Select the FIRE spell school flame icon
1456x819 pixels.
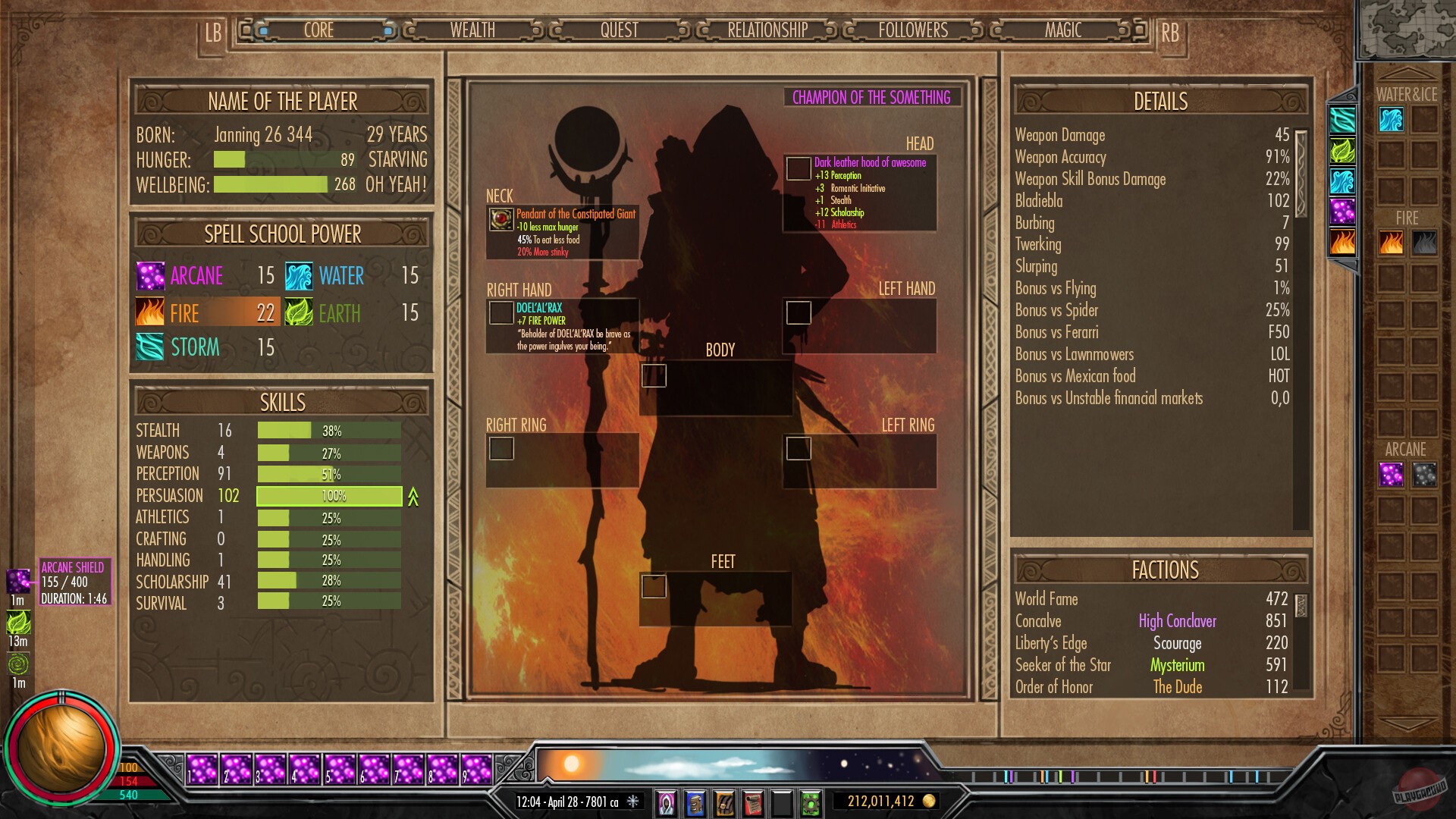click(x=149, y=312)
